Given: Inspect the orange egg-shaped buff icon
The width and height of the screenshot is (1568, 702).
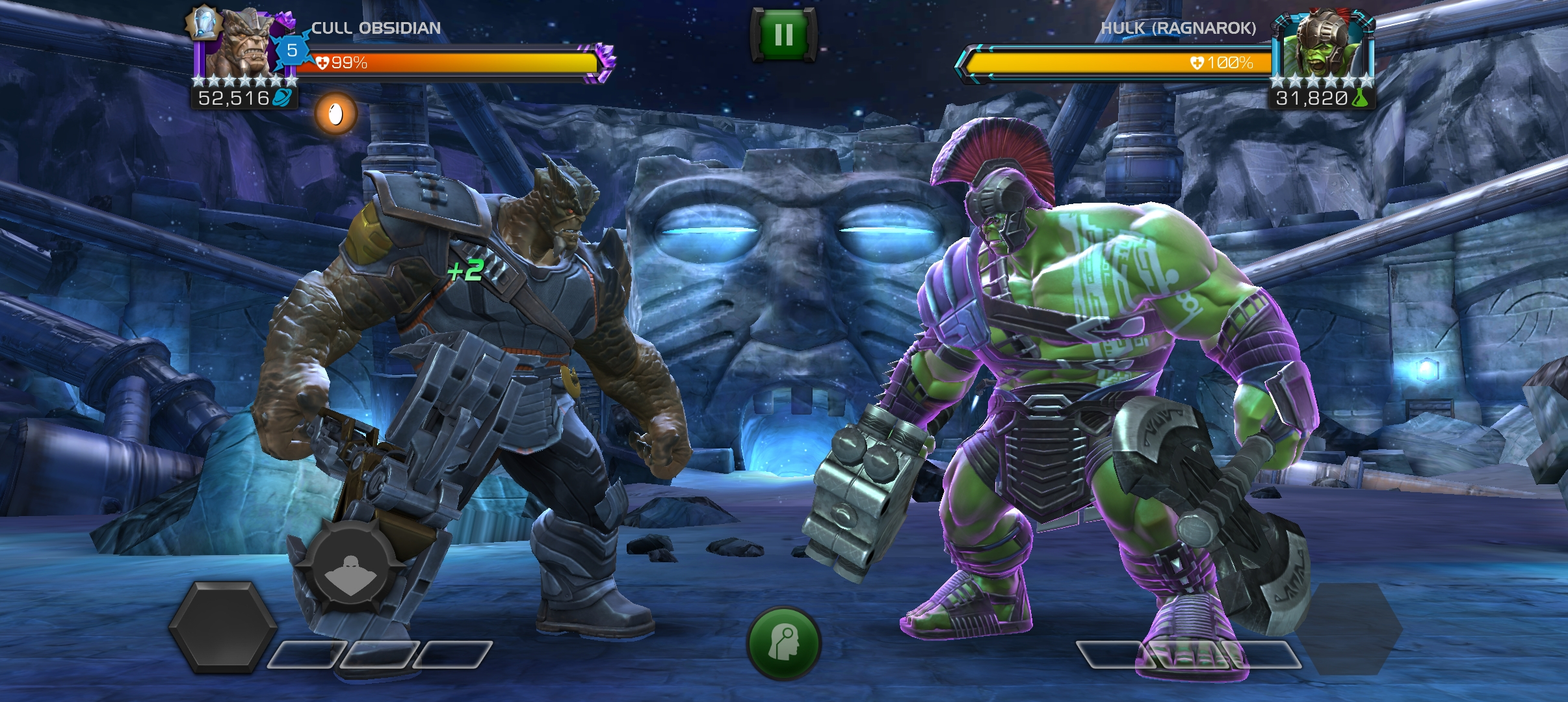Looking at the screenshot, I should 336,114.
